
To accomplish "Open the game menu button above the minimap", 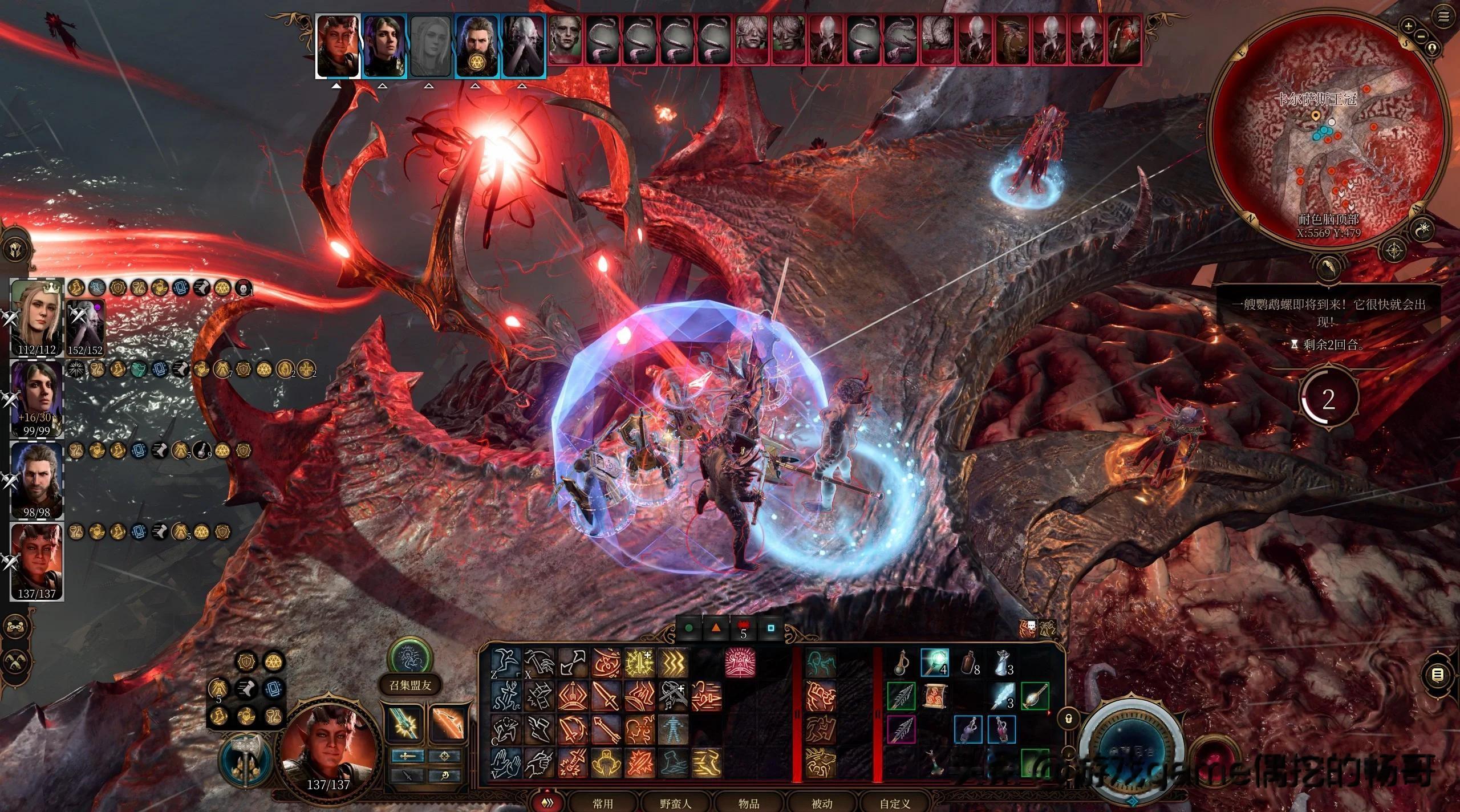I will (1443, 17).
